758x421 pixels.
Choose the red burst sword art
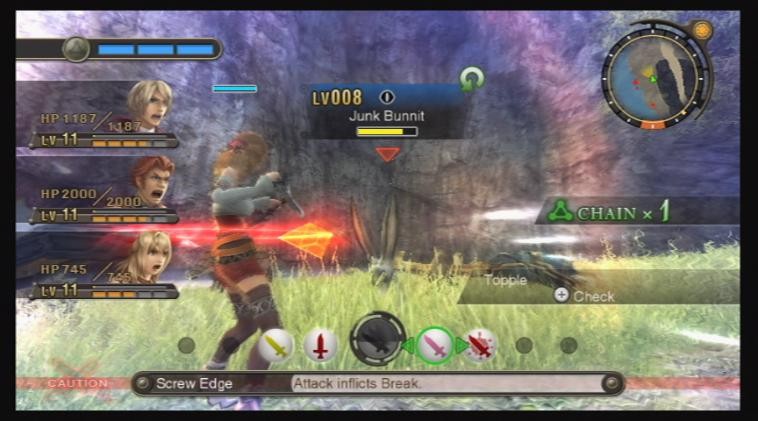click(x=481, y=345)
